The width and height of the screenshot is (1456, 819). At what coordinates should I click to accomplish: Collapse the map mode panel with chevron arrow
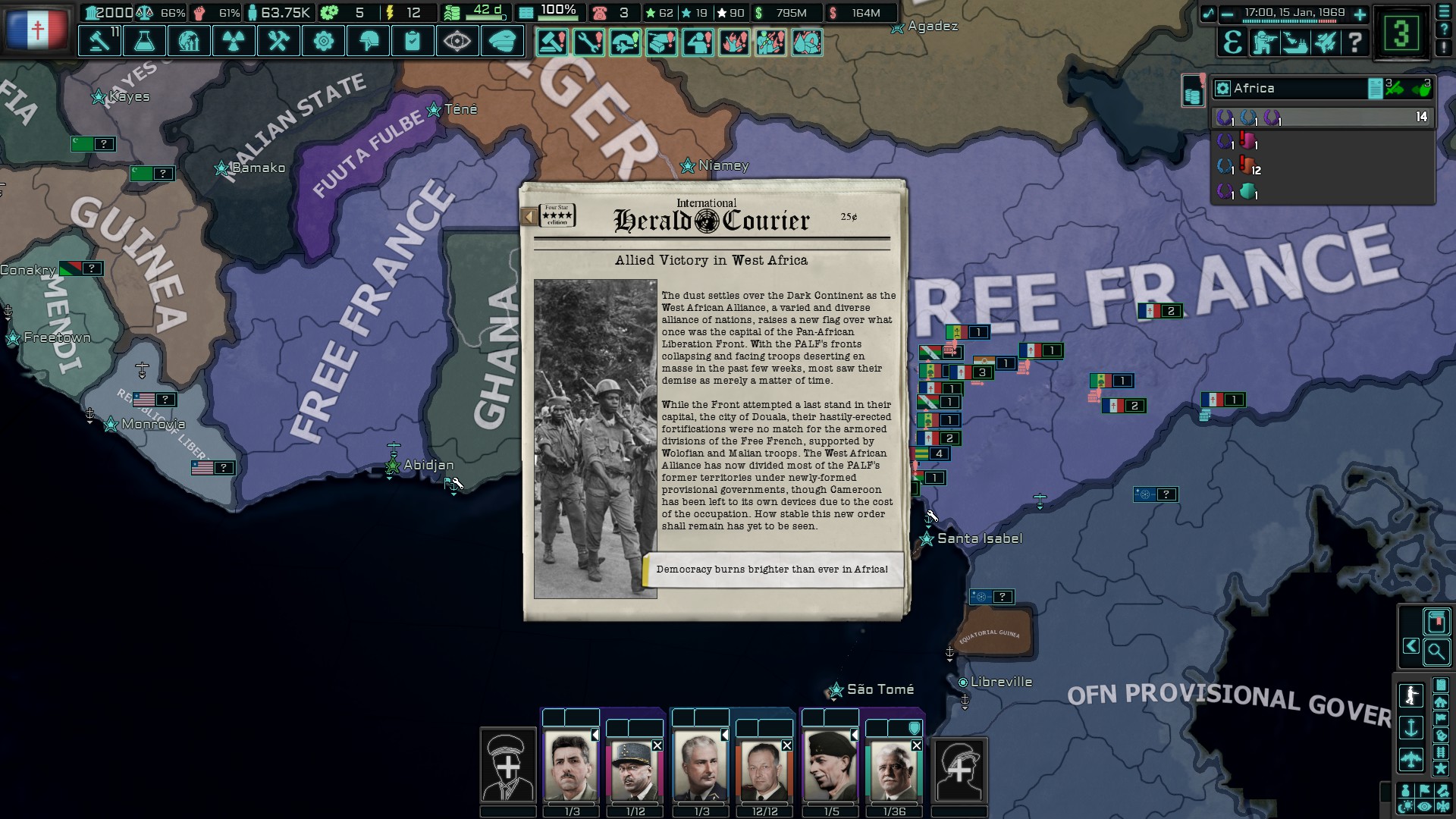(1411, 646)
